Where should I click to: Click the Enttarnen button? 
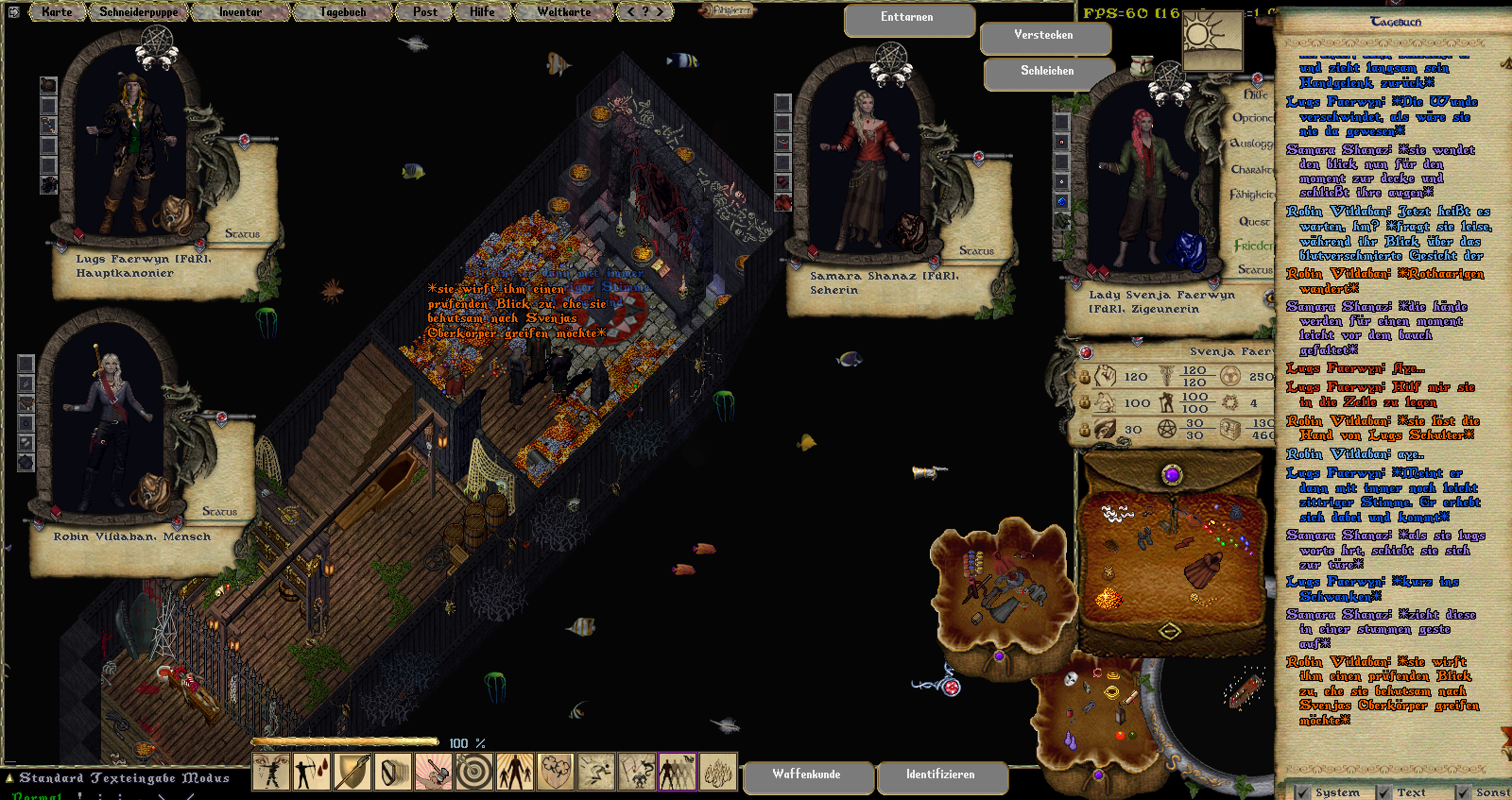907,18
